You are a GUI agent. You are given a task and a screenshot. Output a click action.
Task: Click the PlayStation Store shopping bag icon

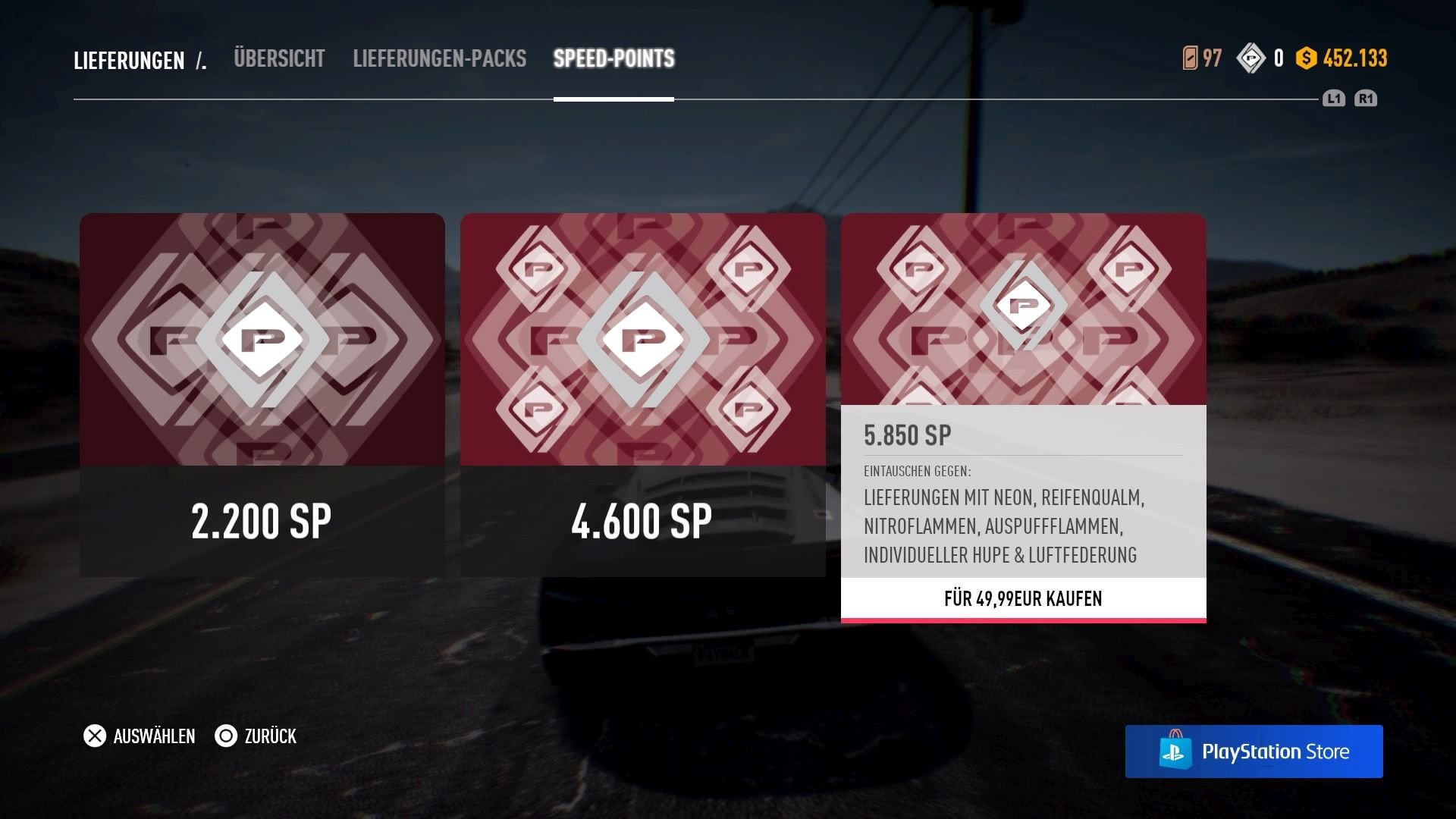pos(1175,752)
